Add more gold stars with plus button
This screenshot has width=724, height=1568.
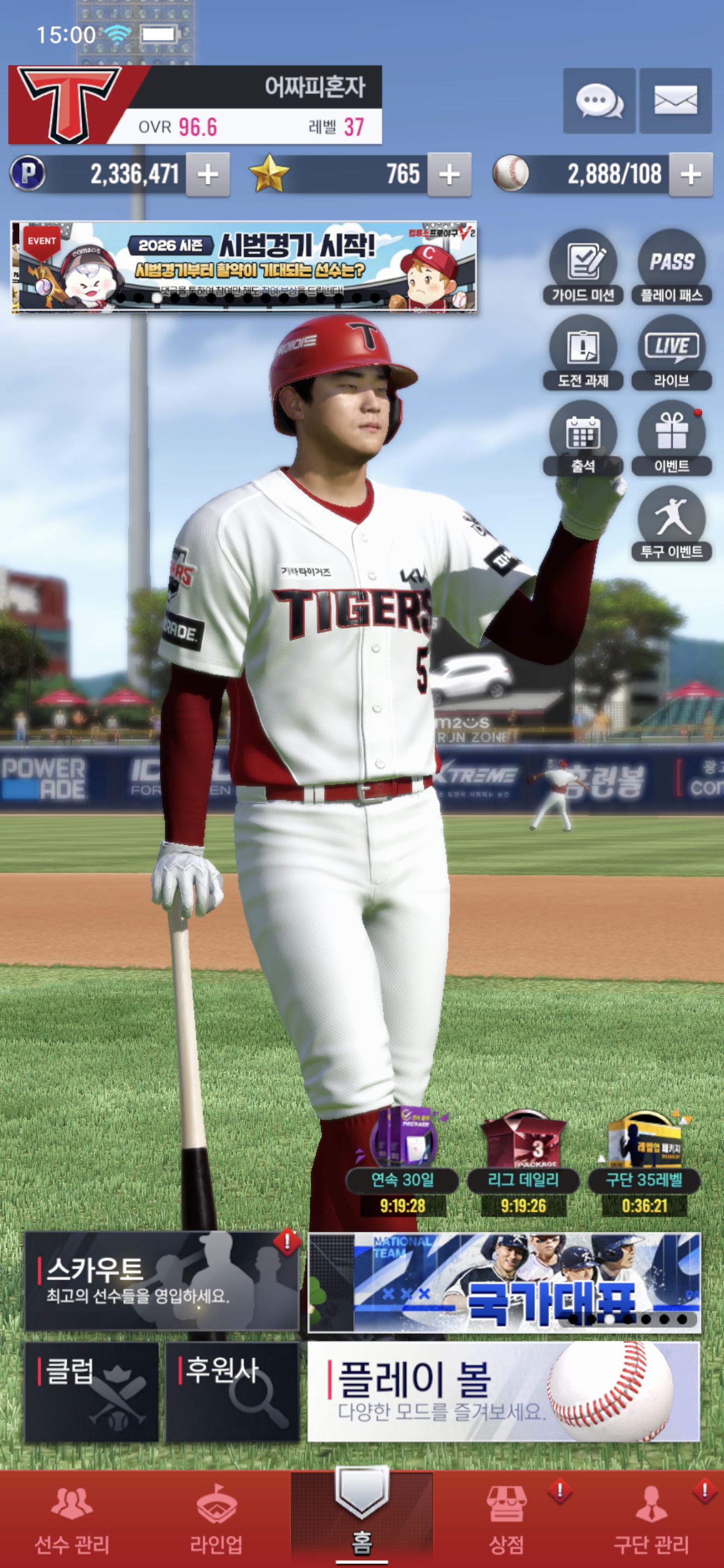(x=449, y=175)
